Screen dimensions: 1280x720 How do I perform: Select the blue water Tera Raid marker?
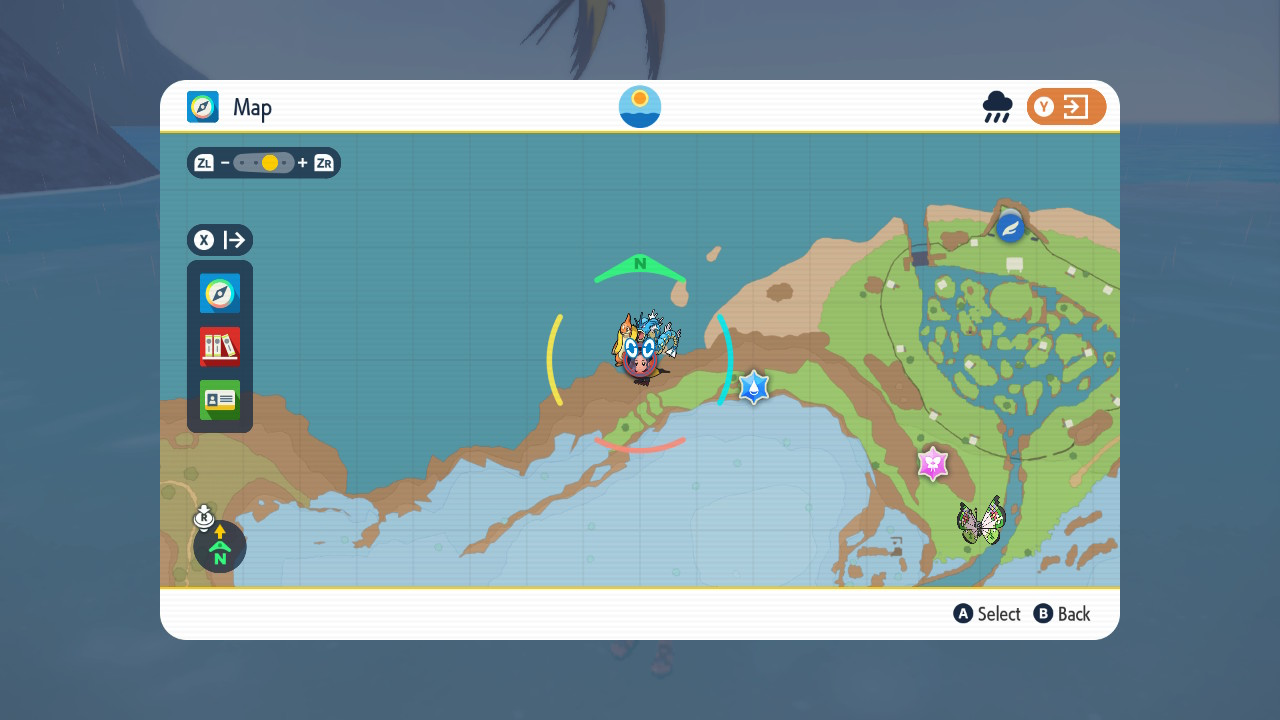(754, 387)
